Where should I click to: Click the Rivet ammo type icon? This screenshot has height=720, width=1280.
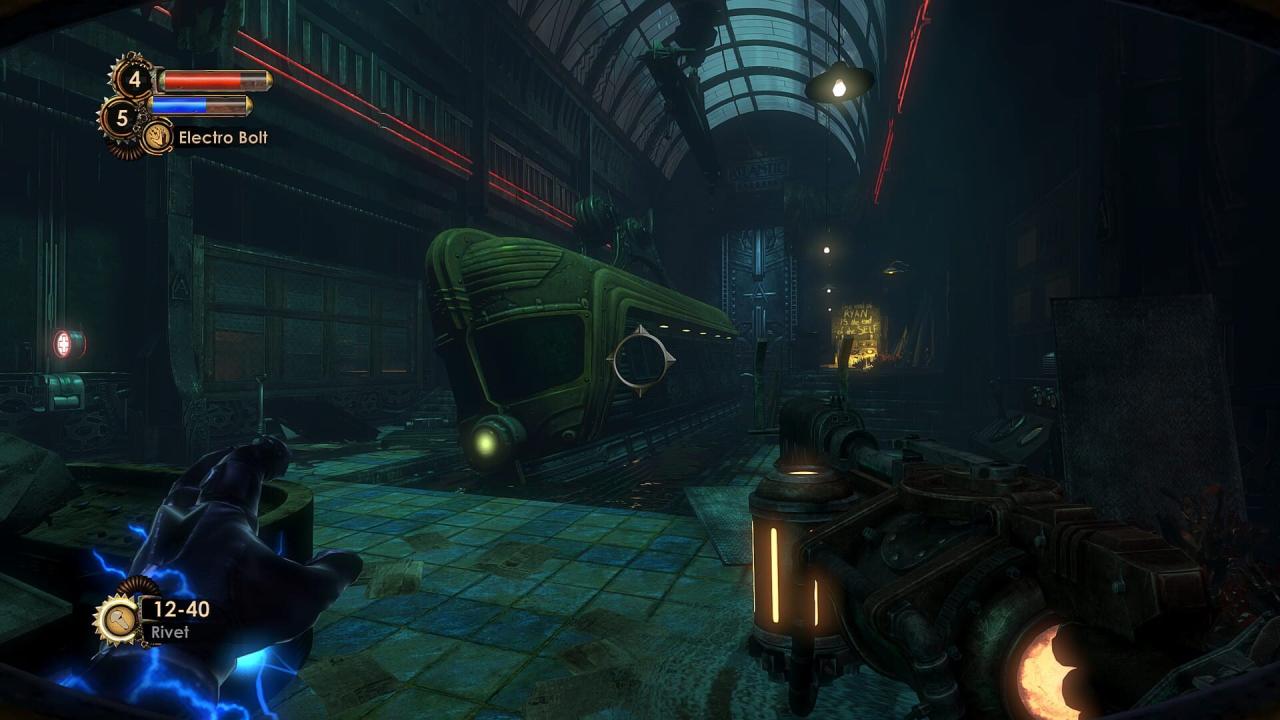coord(117,619)
